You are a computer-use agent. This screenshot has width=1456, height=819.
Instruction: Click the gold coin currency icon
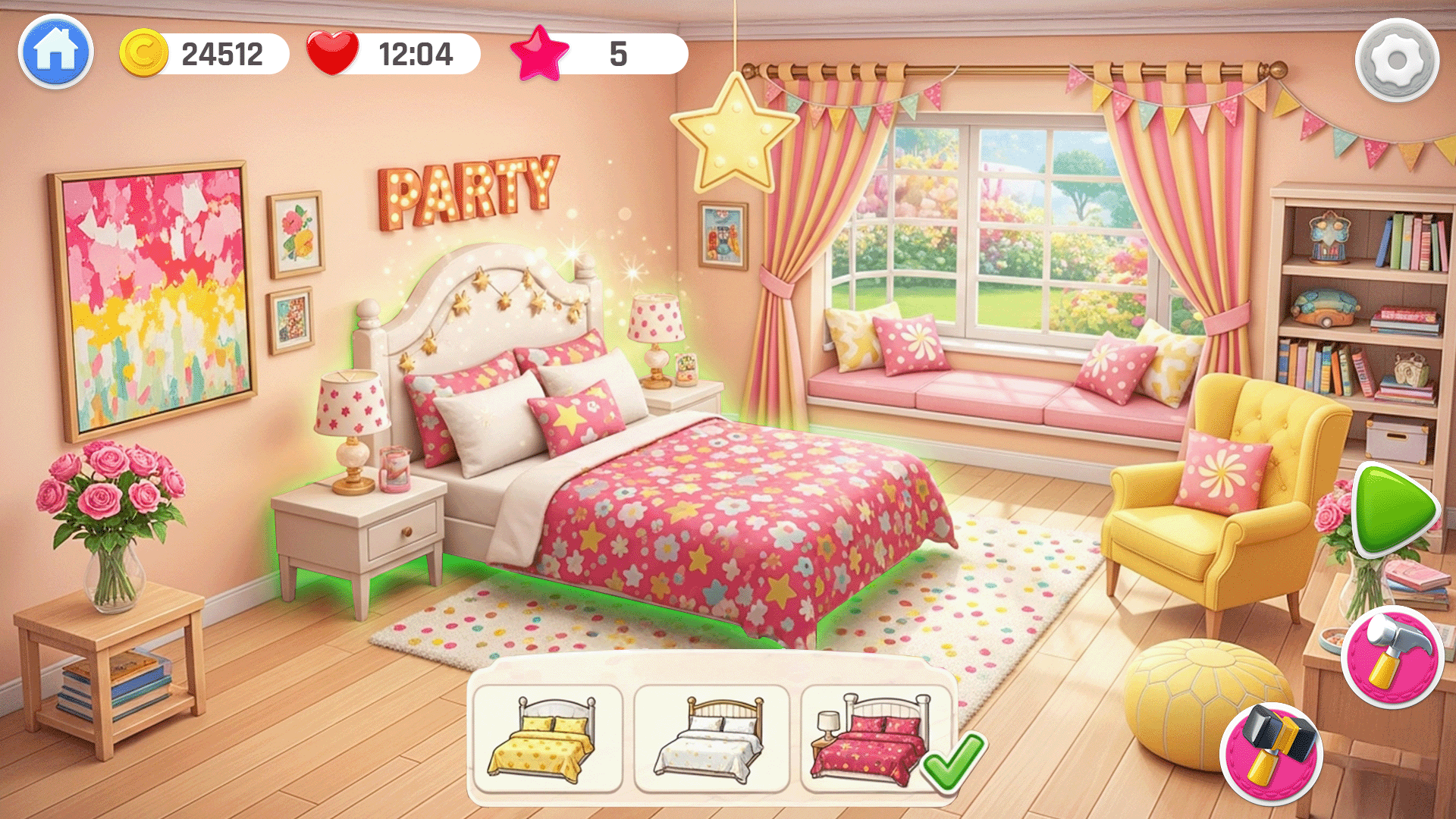146,52
